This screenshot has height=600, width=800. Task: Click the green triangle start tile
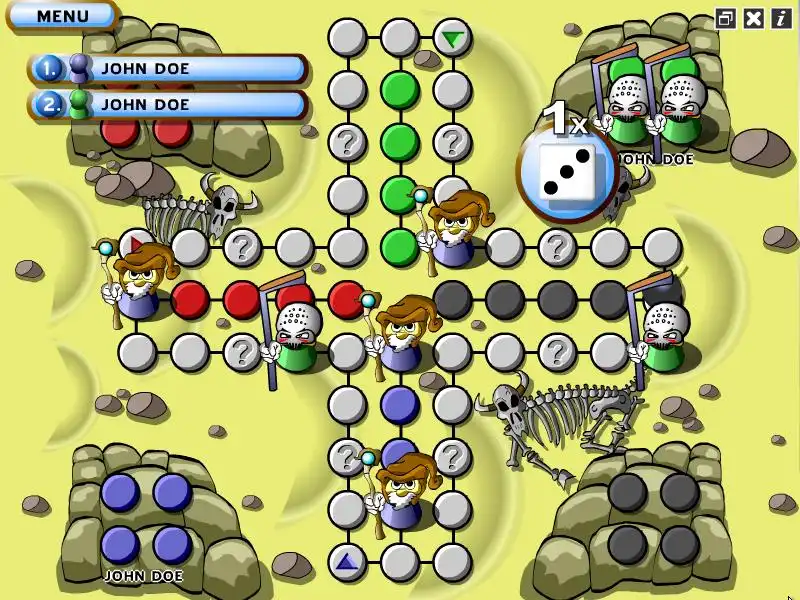click(x=453, y=39)
